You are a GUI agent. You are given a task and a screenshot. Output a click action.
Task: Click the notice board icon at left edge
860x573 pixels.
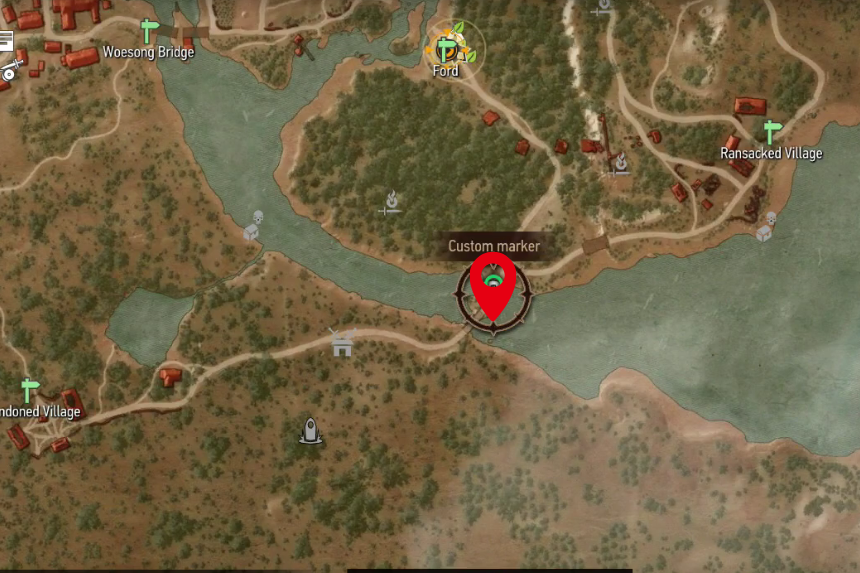click(5, 41)
